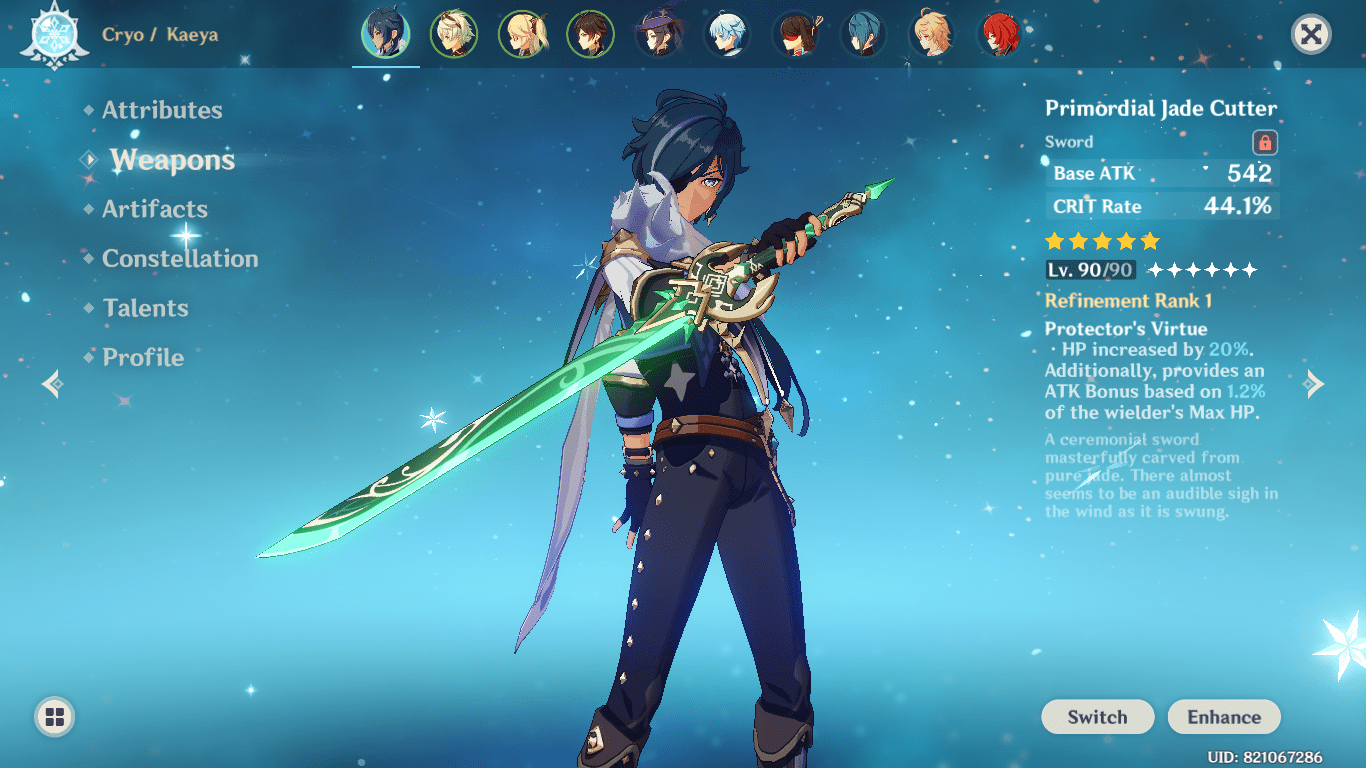This screenshot has width=1366, height=768.
Task: Toggle the weapon lock icon
Action: 1265,142
